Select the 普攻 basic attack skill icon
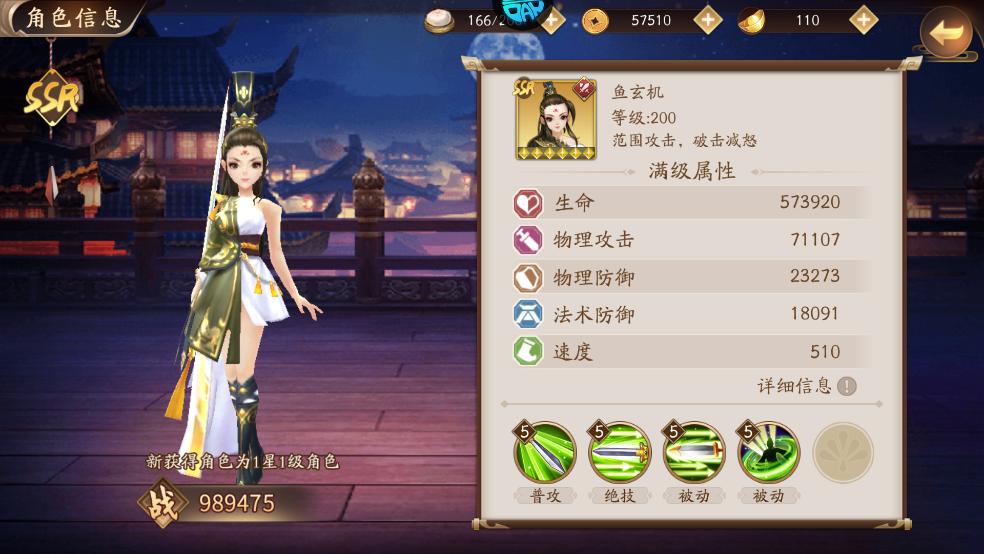 pos(545,453)
